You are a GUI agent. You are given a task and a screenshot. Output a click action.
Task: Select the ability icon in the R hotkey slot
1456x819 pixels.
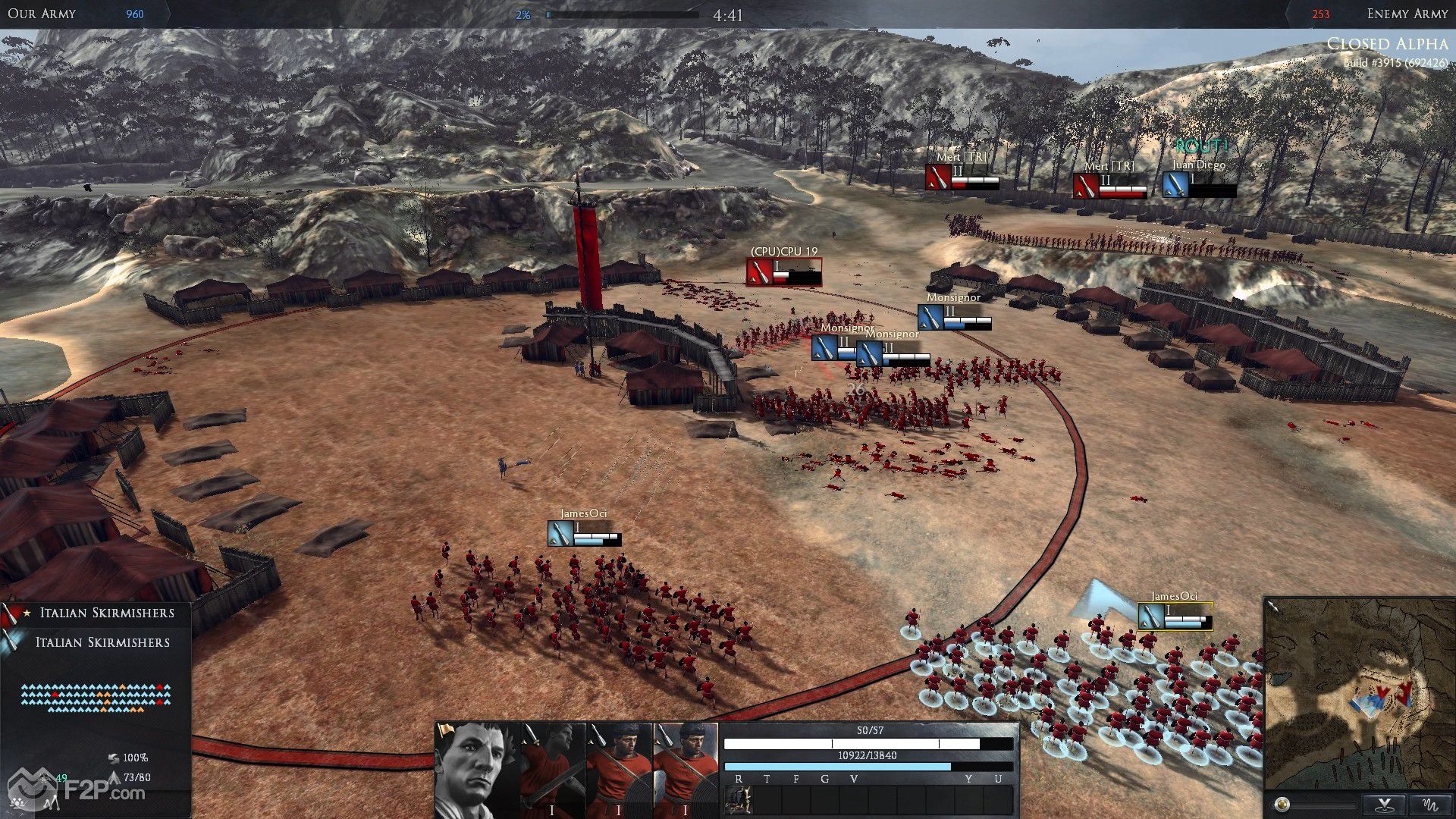pos(738,800)
